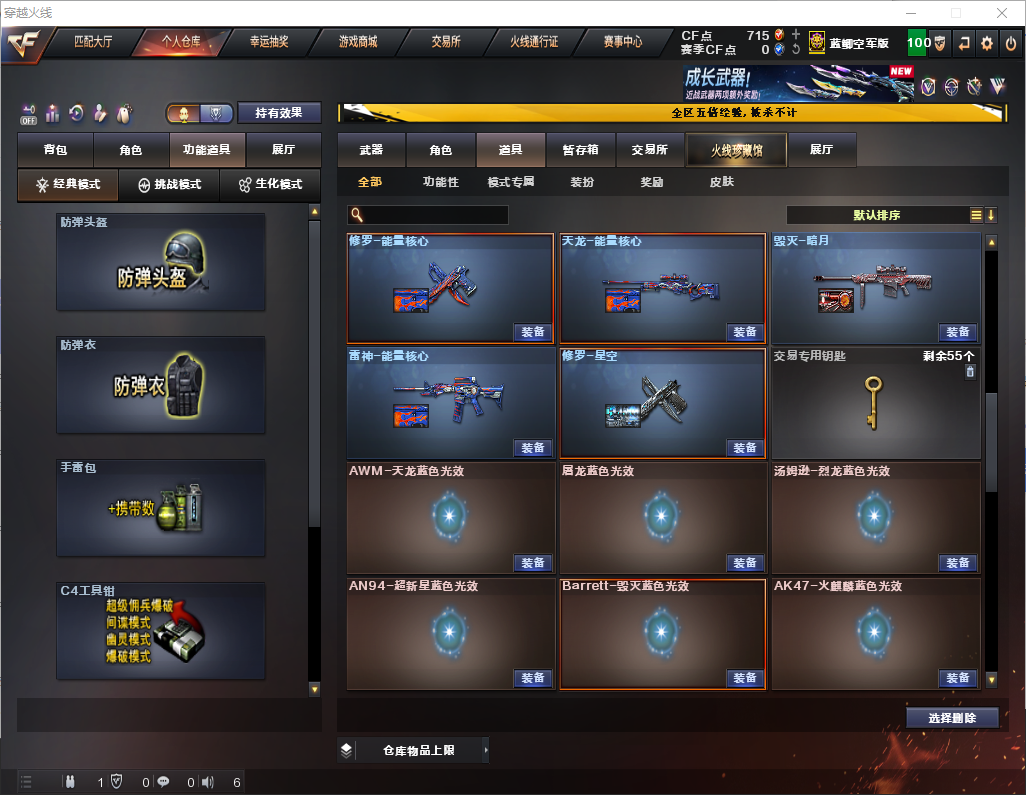Go to the 幸运抽奖 lucky draw page
This screenshot has width=1026, height=795.
click(269, 43)
